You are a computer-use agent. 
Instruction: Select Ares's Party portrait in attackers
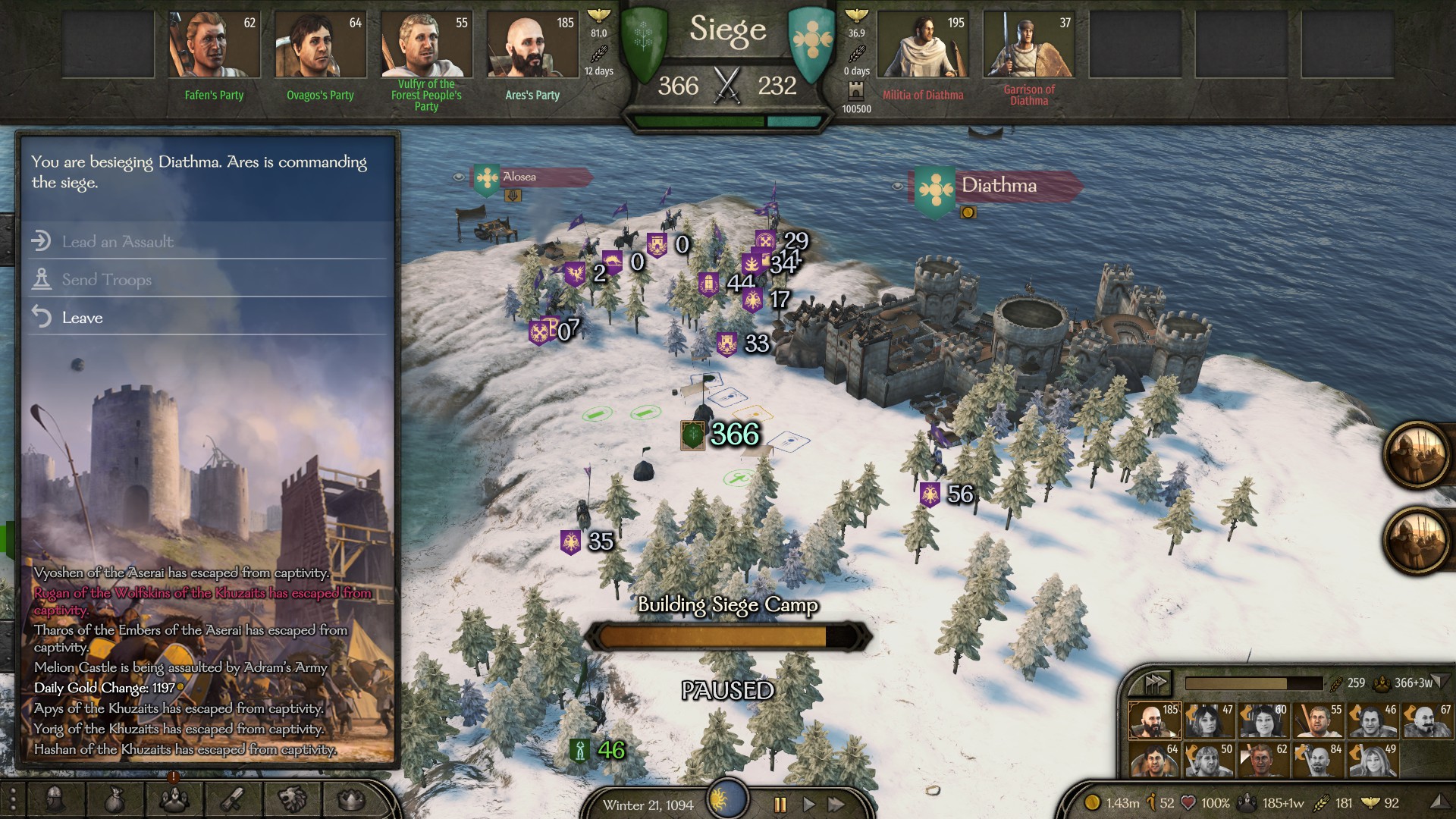tap(532, 45)
